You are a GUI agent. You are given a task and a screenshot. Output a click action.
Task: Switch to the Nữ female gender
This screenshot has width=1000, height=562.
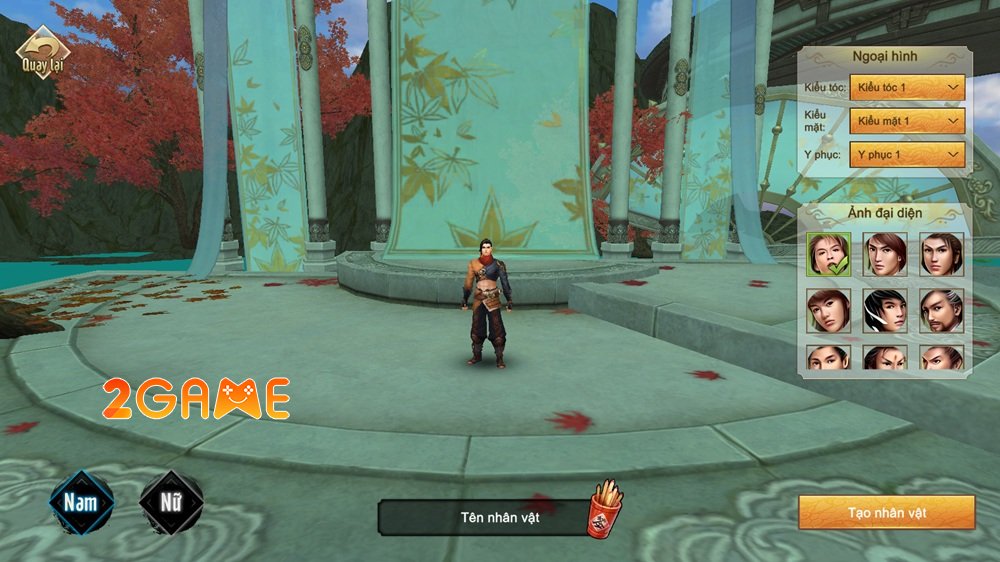(170, 501)
